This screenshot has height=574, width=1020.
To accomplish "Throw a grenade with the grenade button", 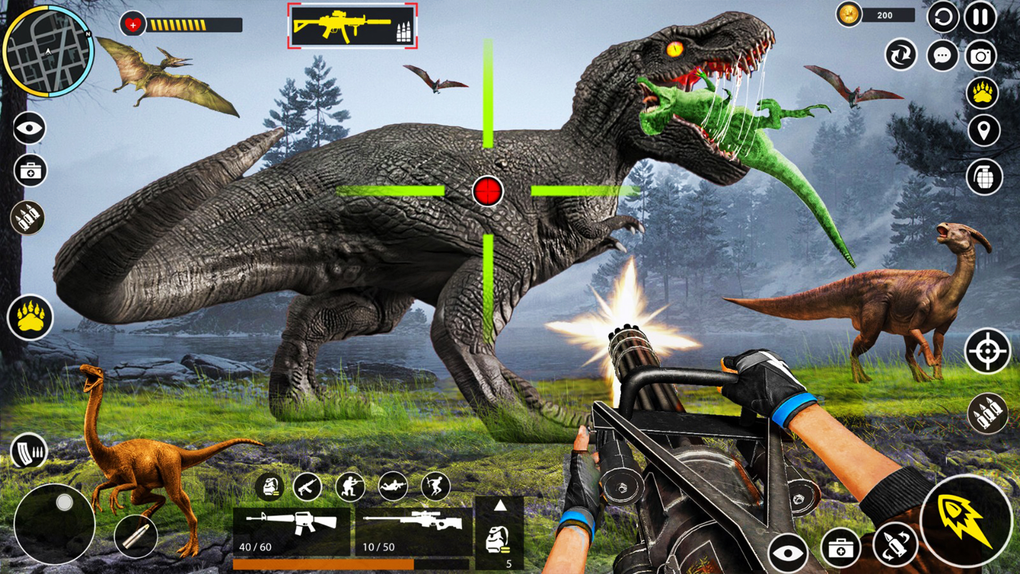I will pyautogui.click(x=983, y=176).
